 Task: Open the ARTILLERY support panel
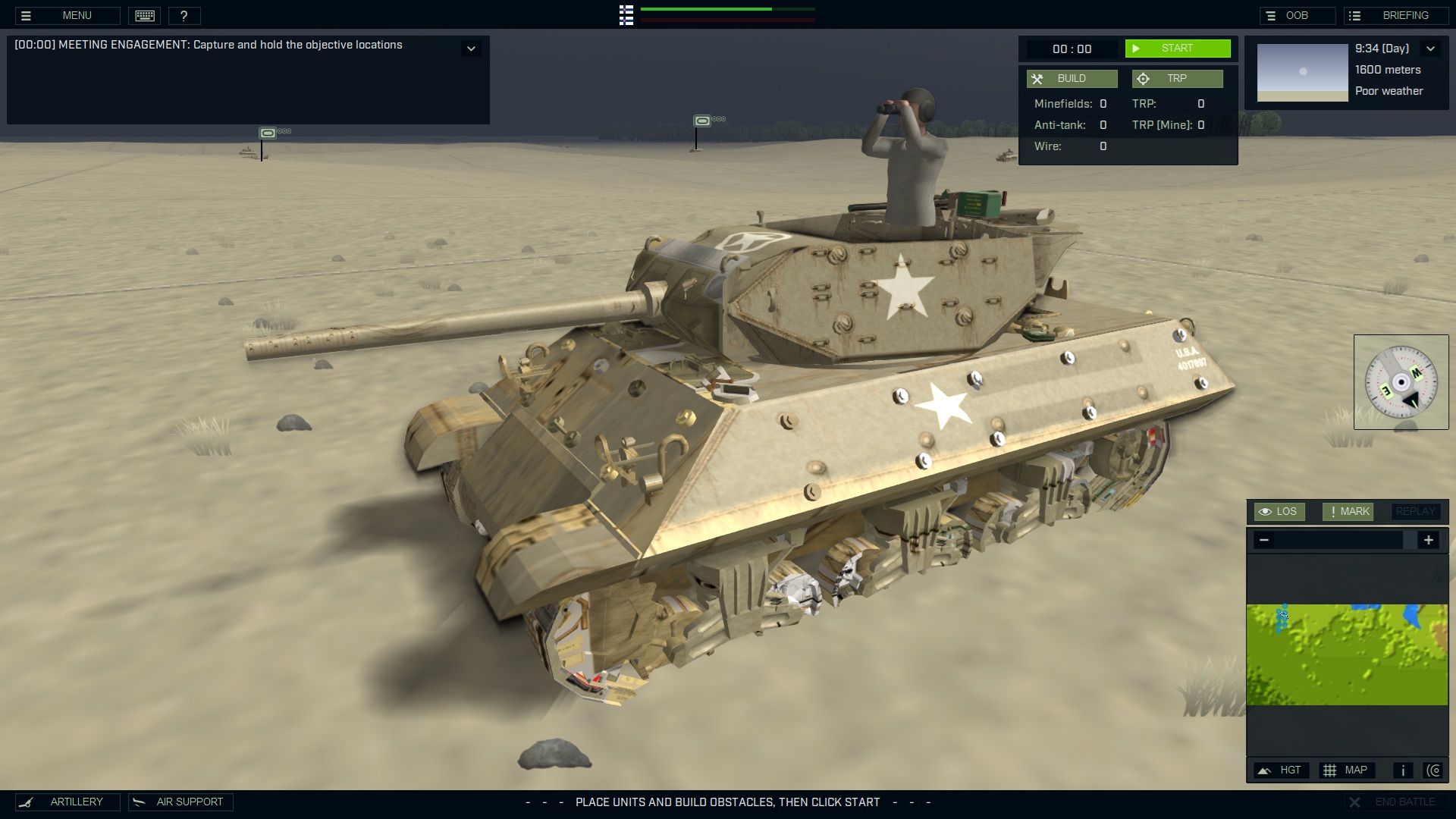68,802
